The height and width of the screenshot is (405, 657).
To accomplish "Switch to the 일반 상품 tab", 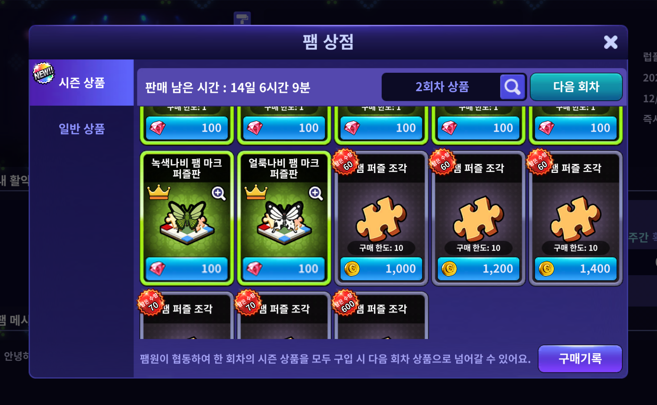I will click(82, 129).
